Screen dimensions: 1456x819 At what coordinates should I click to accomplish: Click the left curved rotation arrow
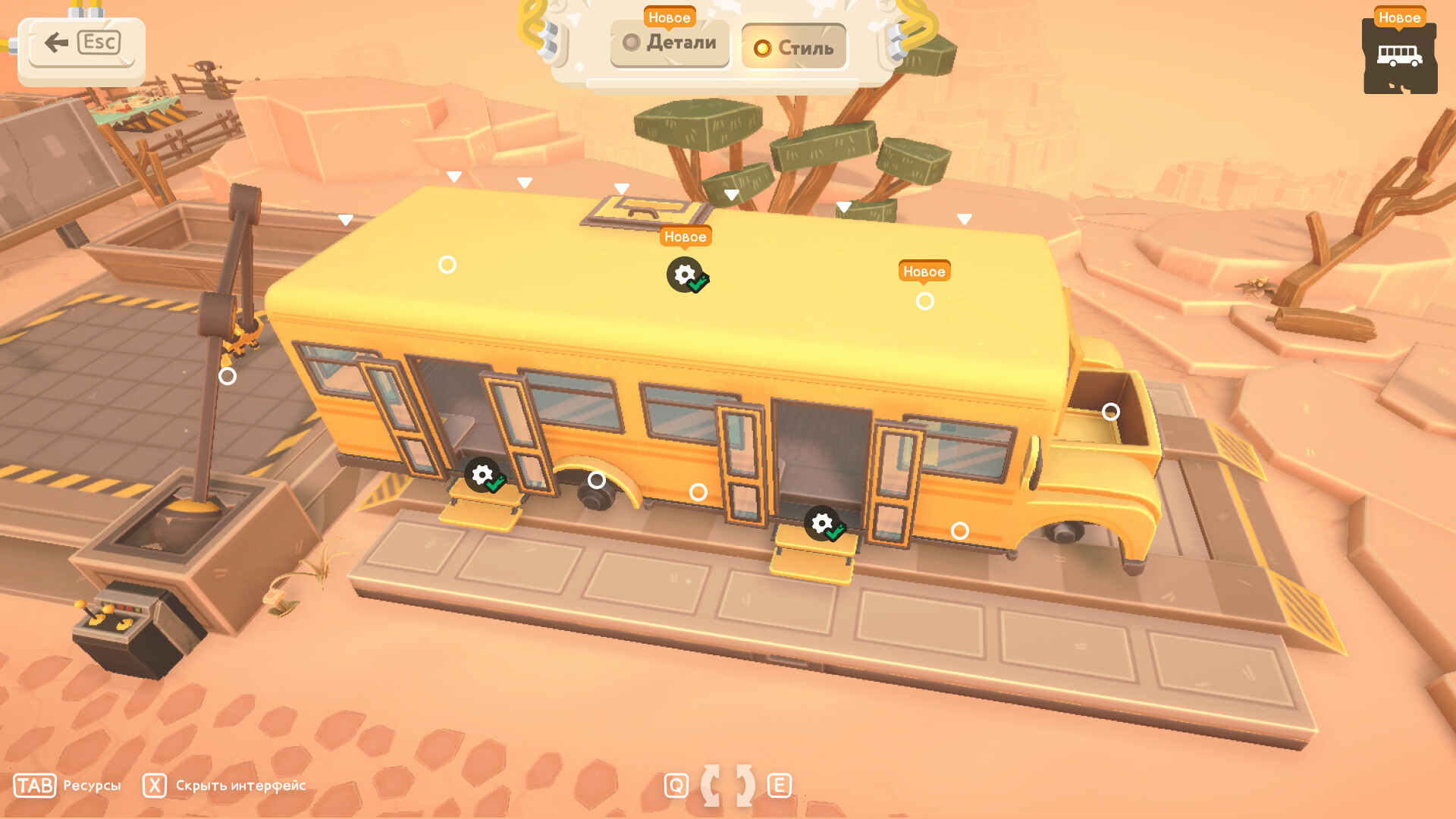click(711, 786)
